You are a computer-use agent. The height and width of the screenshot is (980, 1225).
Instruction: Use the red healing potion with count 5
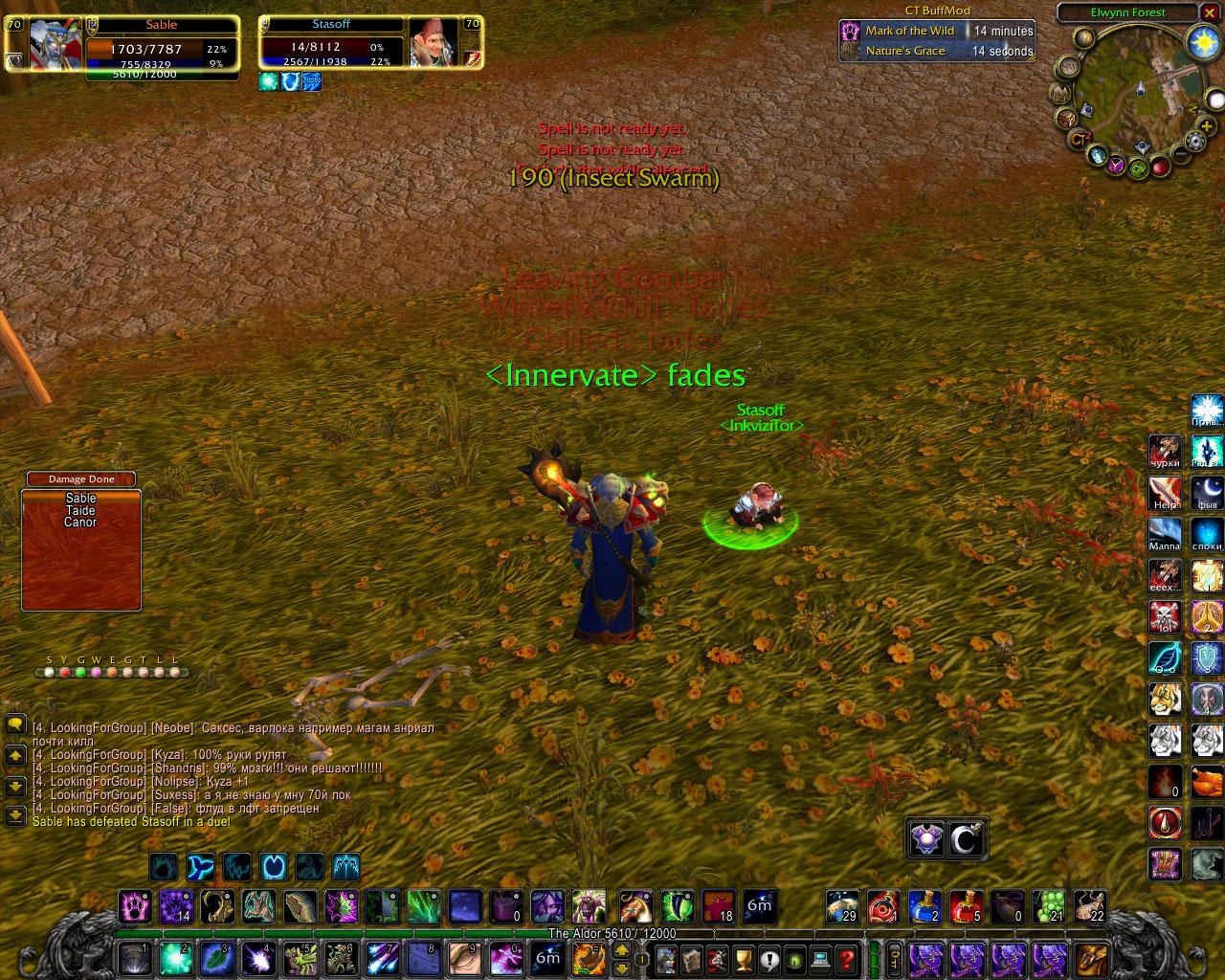966,905
